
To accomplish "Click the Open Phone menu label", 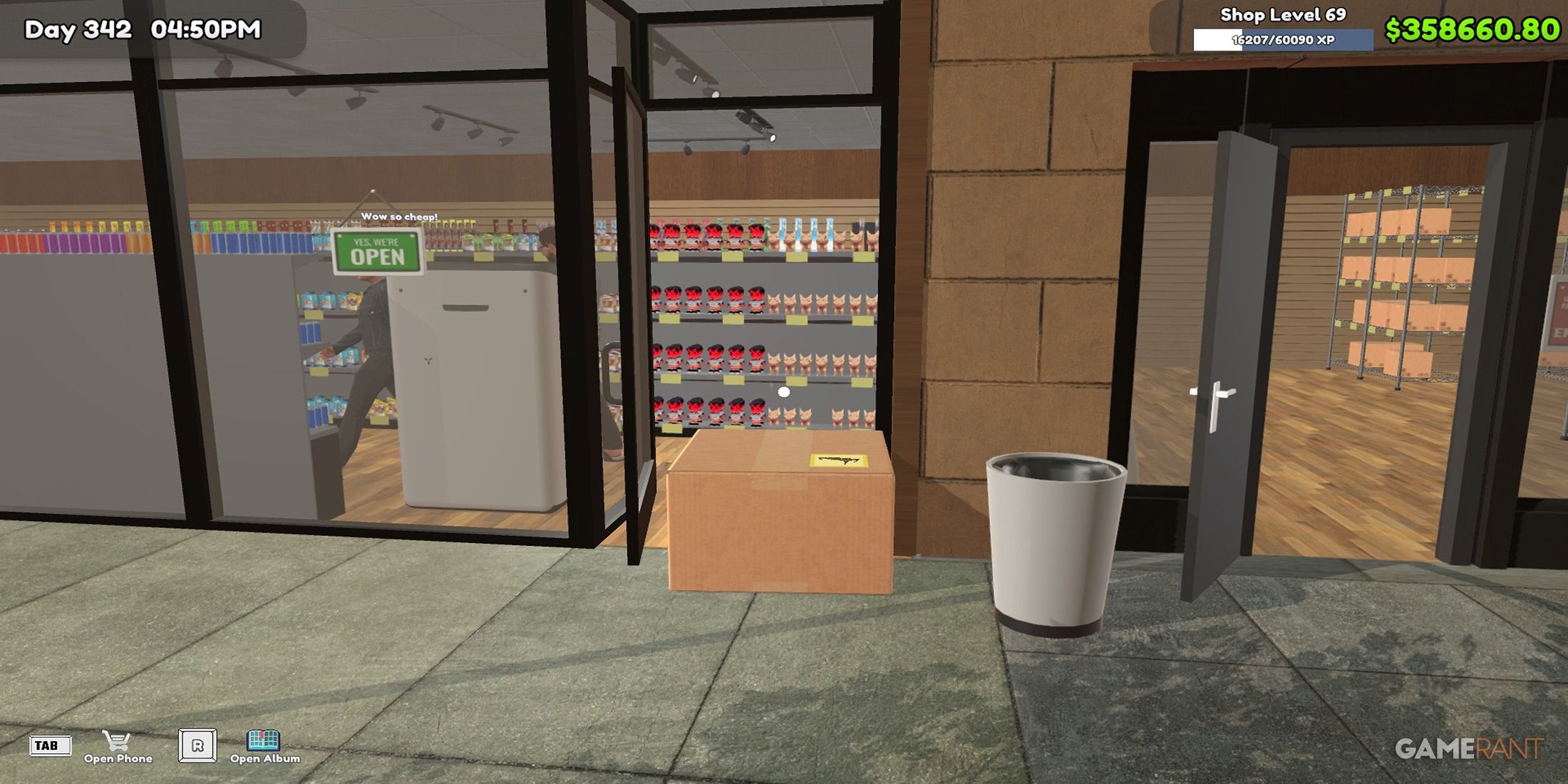I will 118,758.
